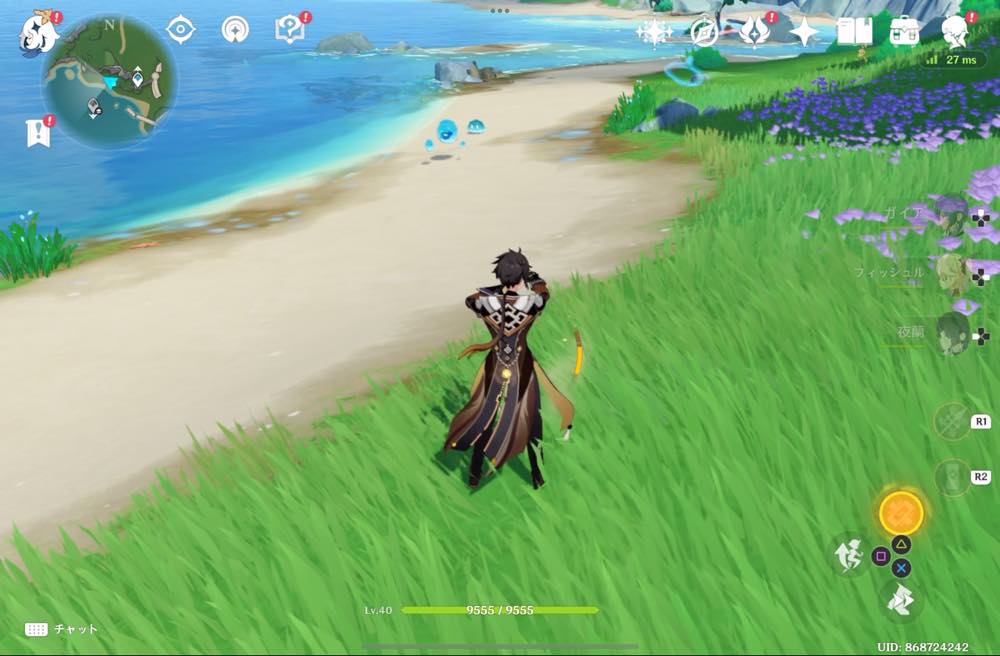
Task: Open the adventurer handbook compass icon
Action: 704,32
